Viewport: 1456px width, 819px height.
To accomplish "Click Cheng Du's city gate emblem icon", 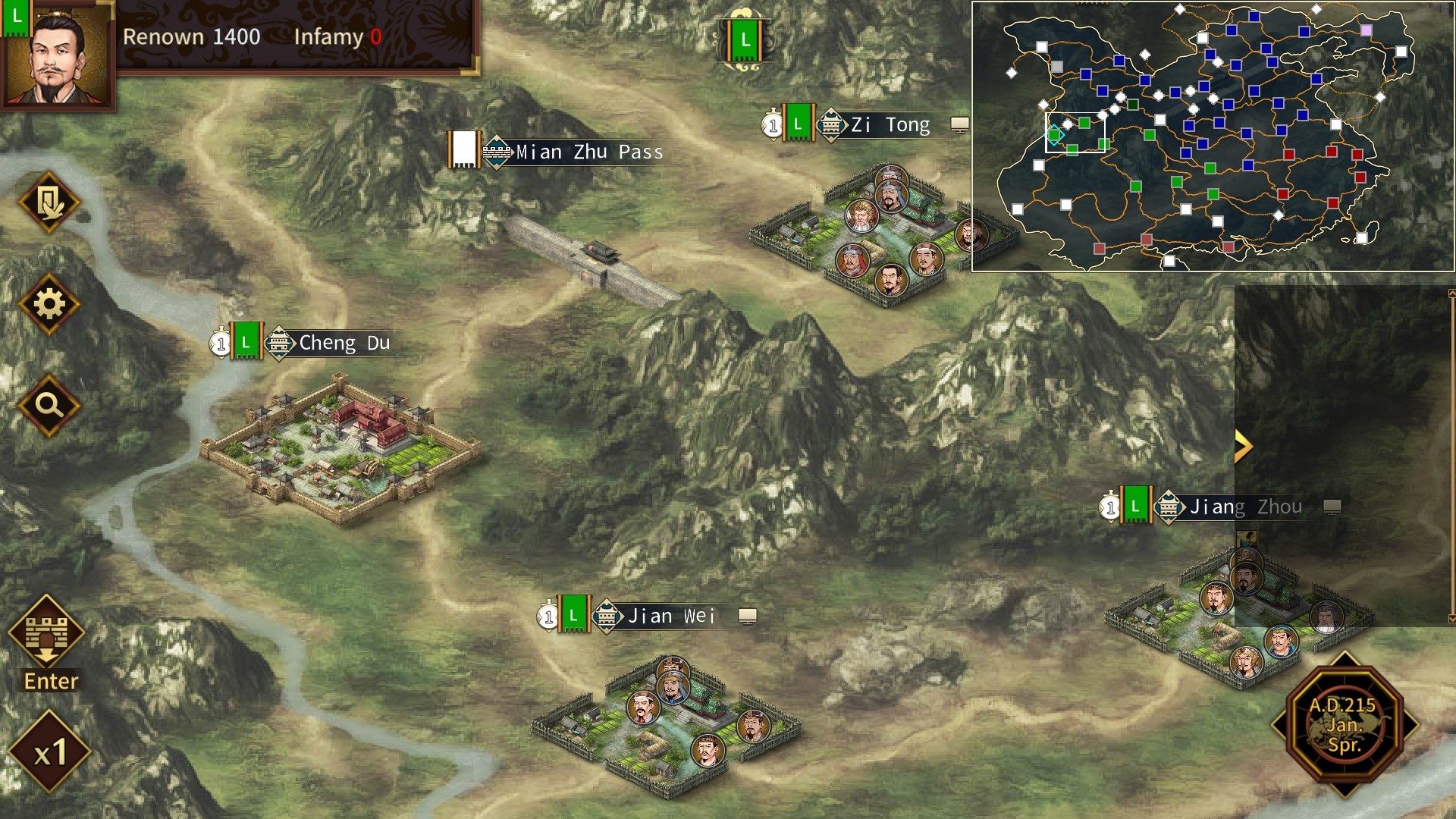I will pyautogui.click(x=281, y=343).
